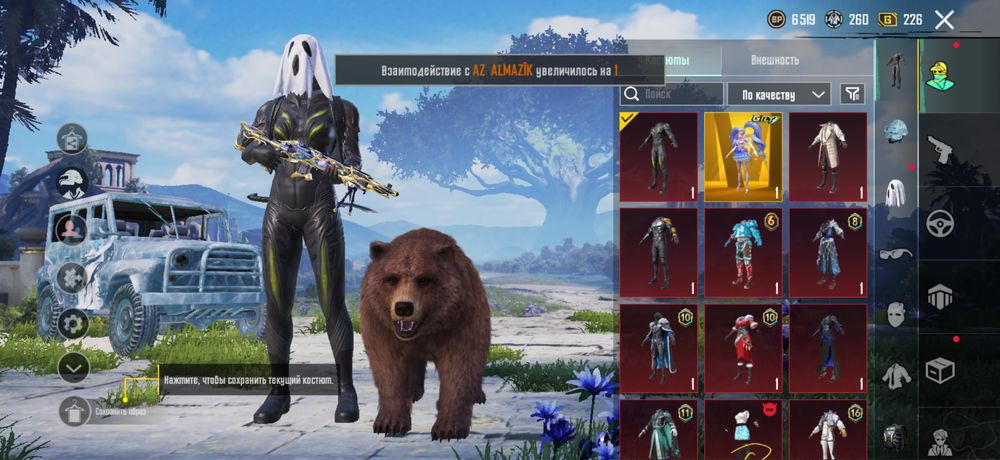Close the inventory screen with the X

(x=944, y=19)
